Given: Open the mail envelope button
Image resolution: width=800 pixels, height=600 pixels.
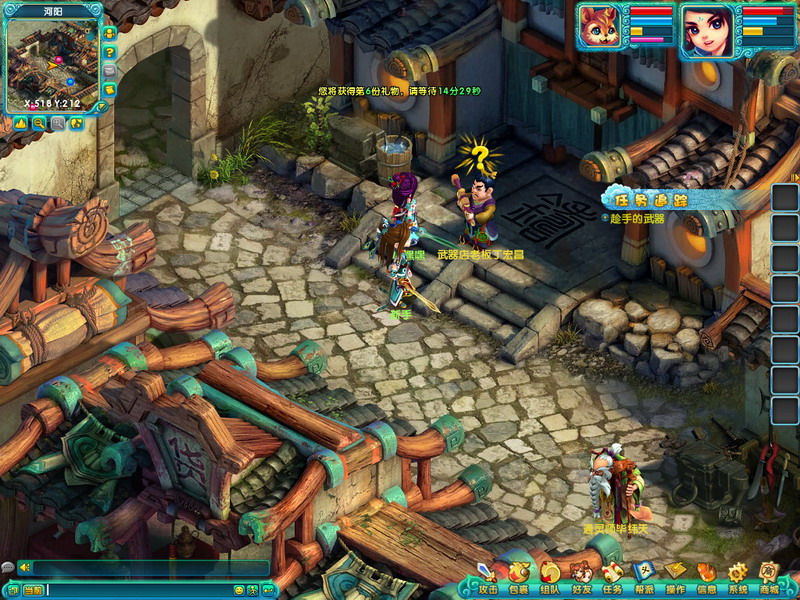Looking at the screenshot, I should 109,71.
